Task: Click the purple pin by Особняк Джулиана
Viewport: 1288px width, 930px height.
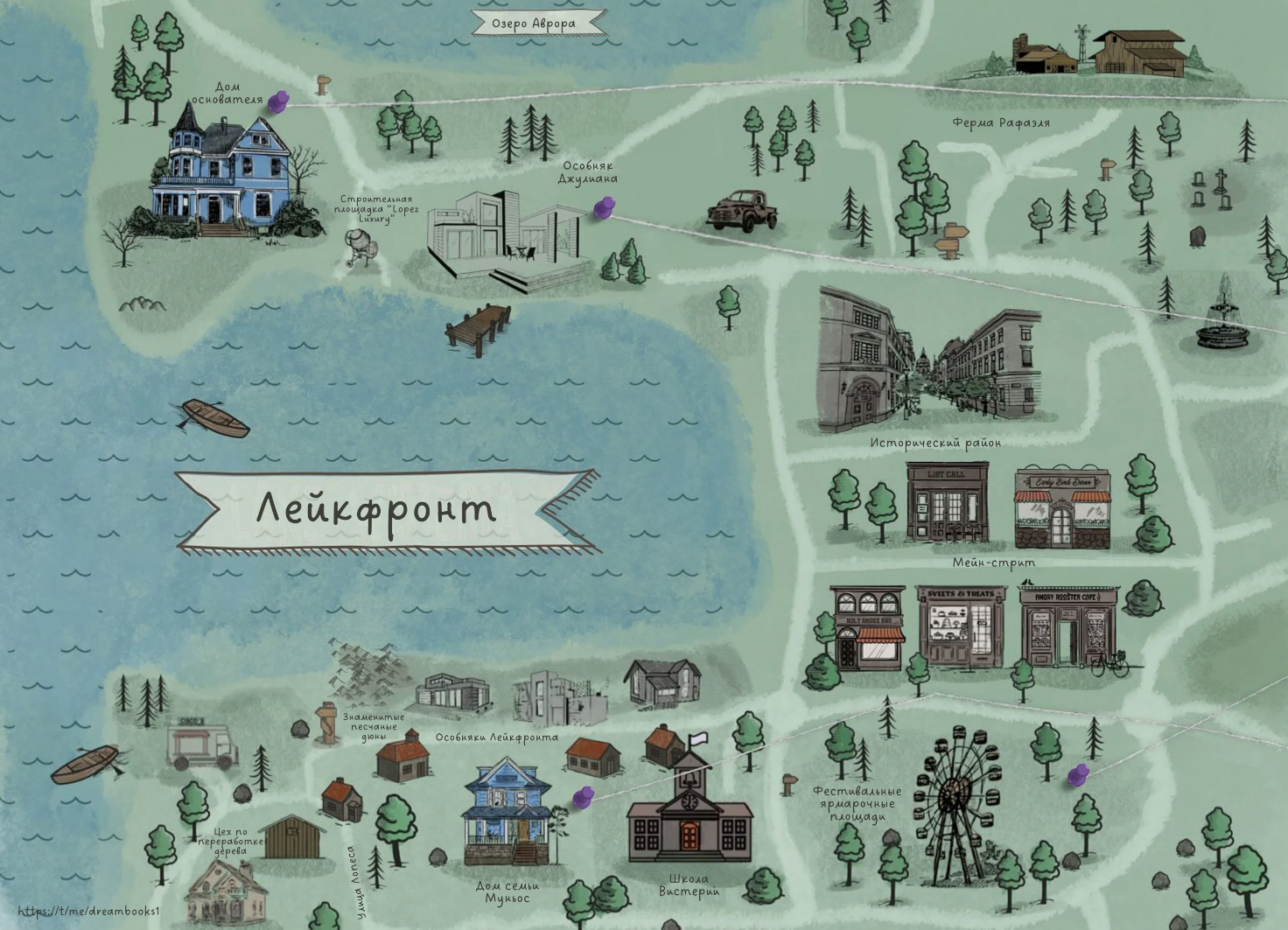Action: [x=604, y=207]
